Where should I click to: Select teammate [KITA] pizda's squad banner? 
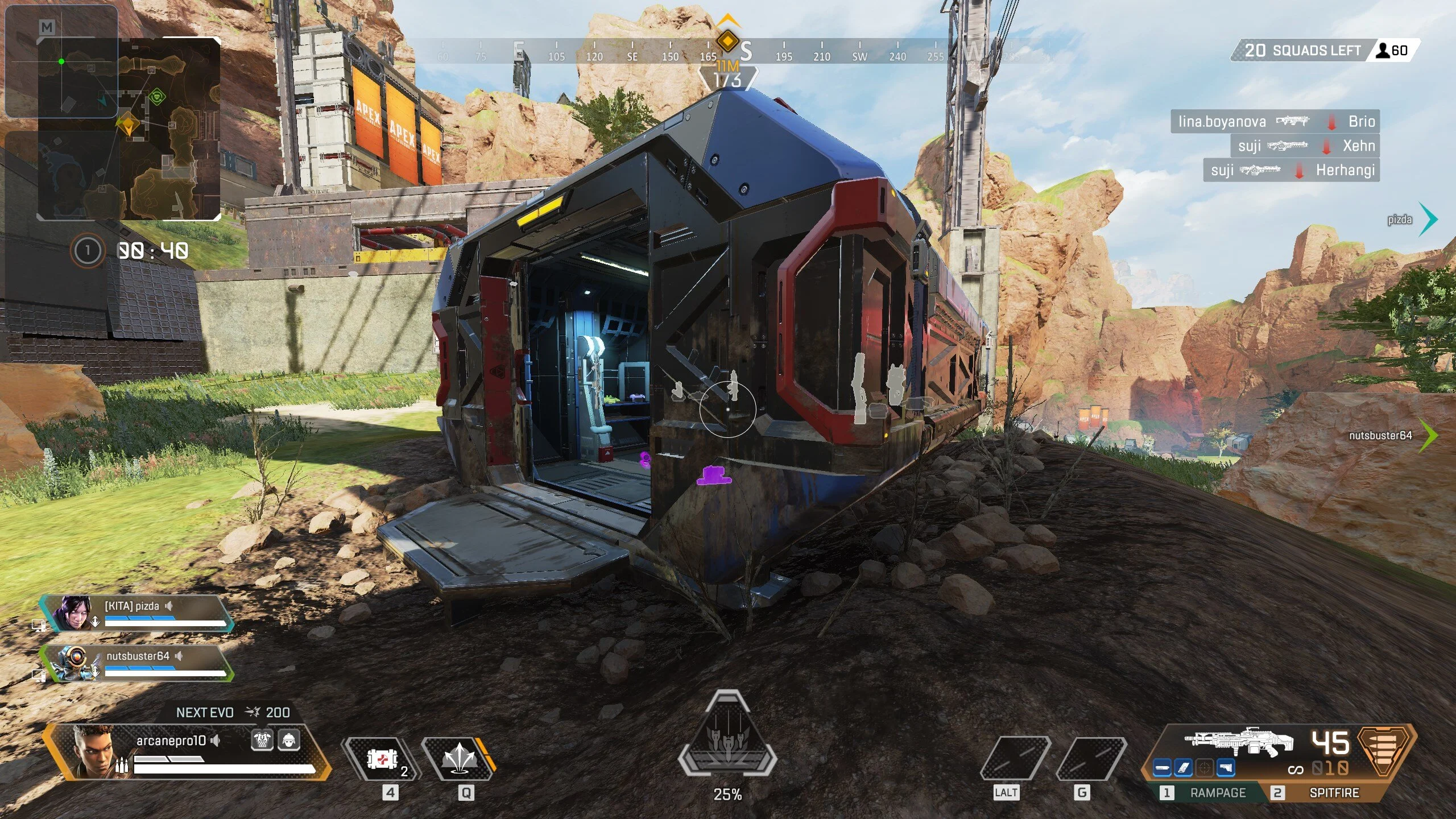136,614
